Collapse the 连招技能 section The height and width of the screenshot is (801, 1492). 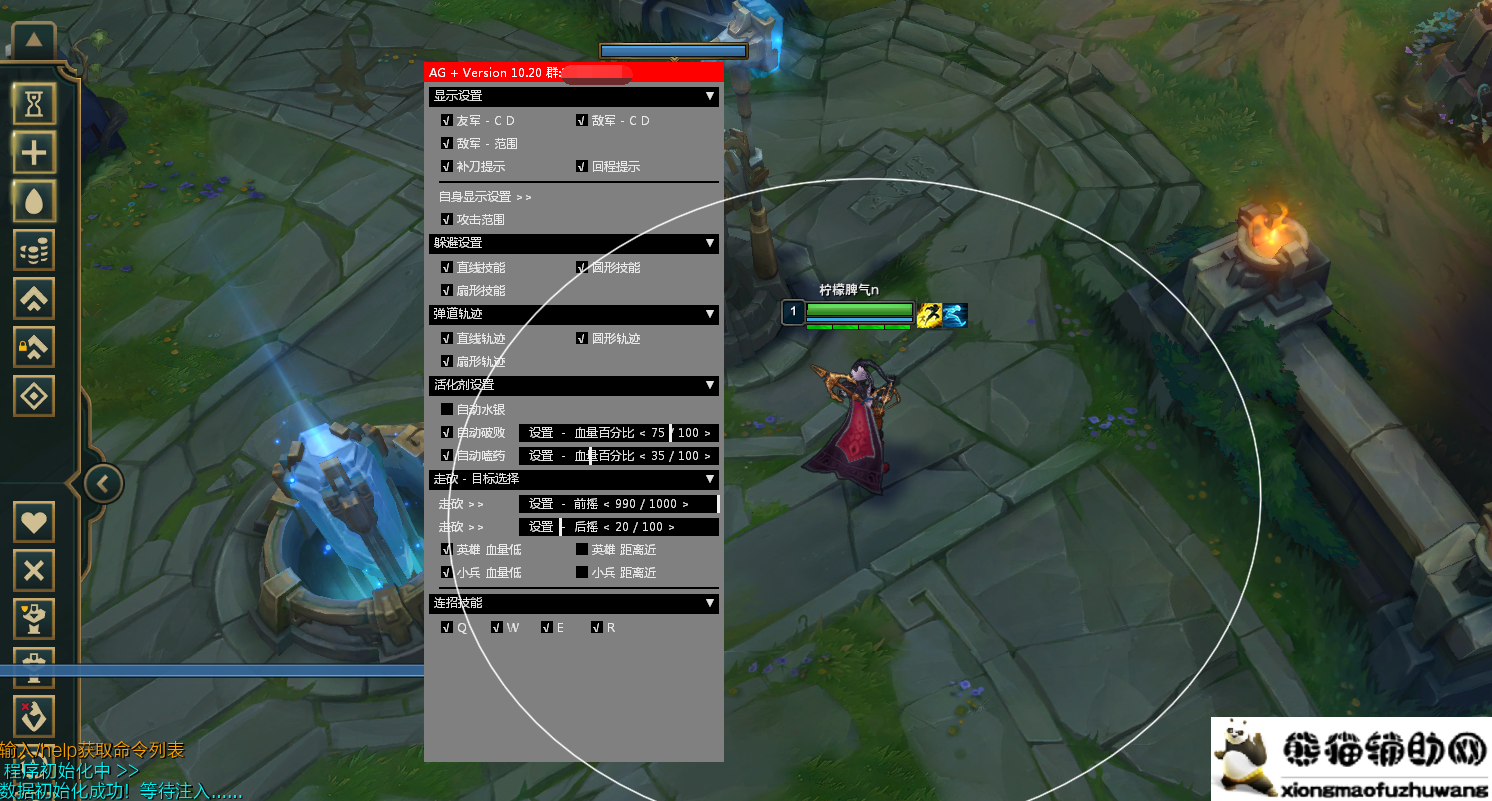click(x=710, y=603)
